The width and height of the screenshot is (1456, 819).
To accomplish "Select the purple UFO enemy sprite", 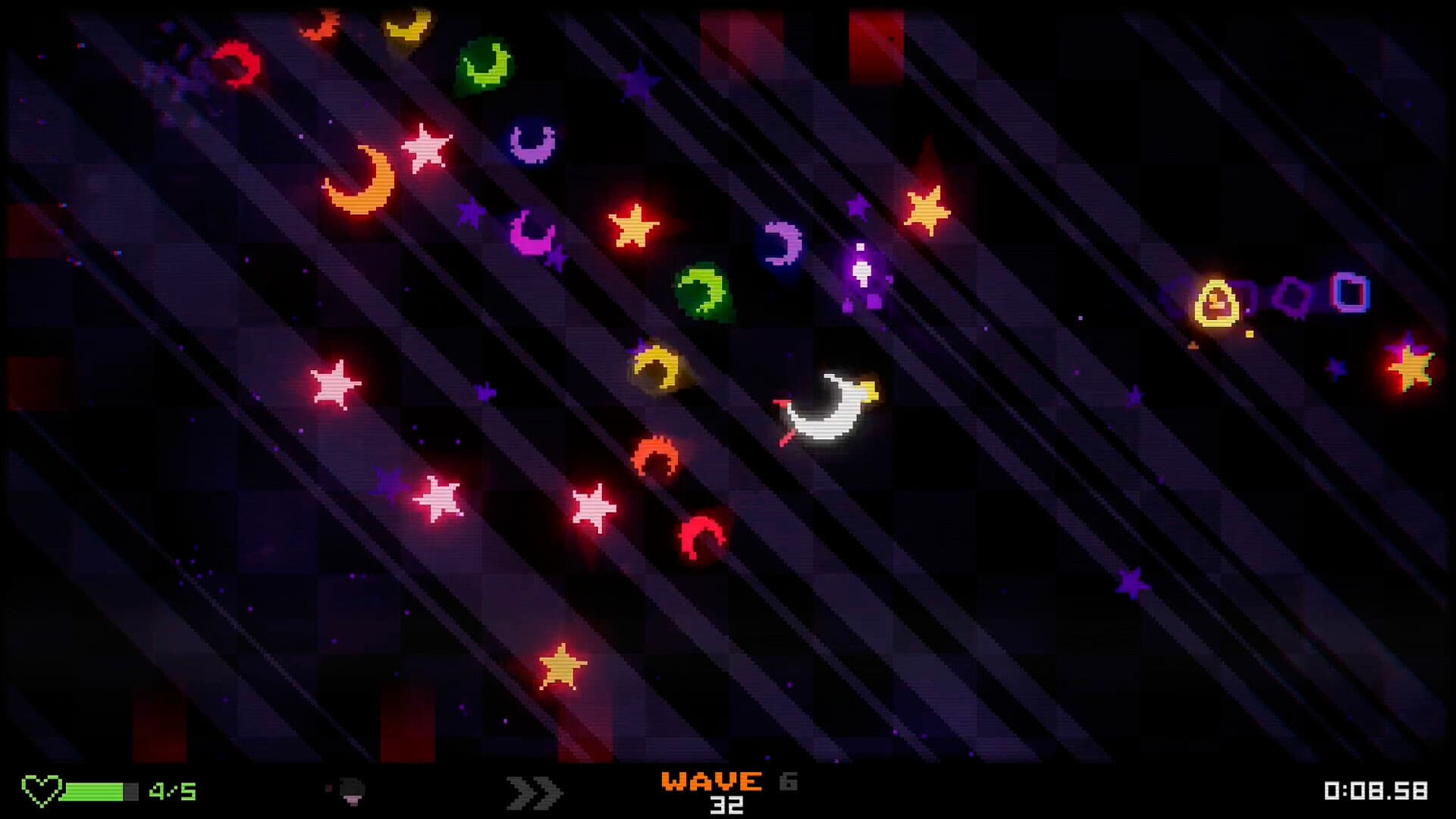I will click(861, 273).
